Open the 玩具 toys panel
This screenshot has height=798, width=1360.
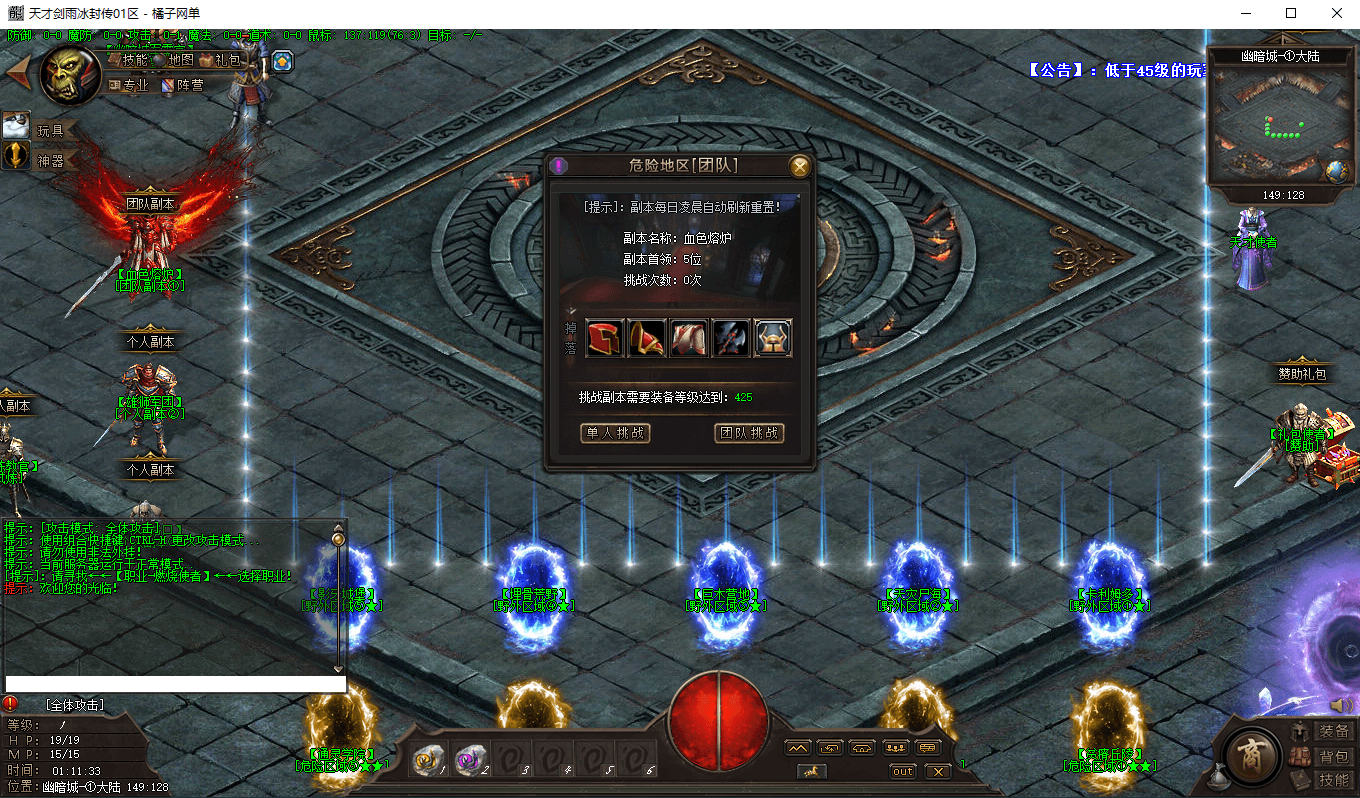(x=40, y=129)
